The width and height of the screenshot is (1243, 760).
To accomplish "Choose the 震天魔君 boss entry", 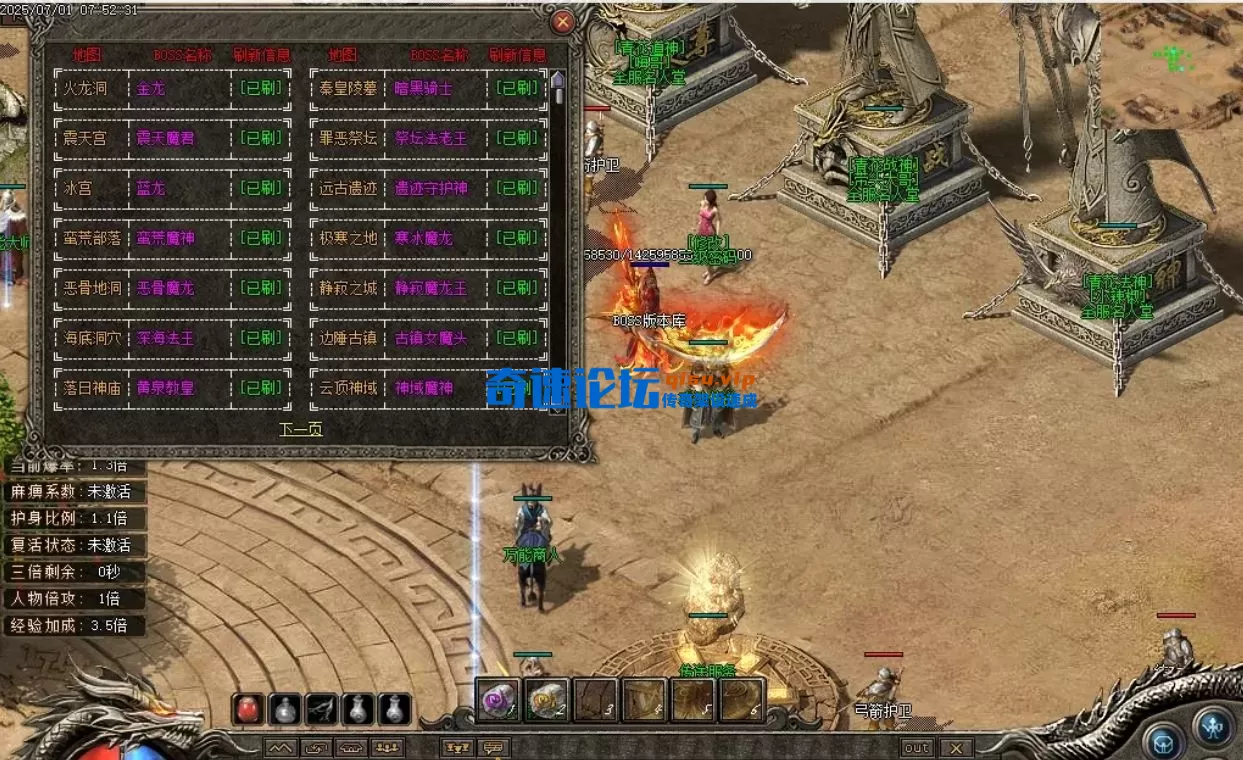I will pos(166,138).
